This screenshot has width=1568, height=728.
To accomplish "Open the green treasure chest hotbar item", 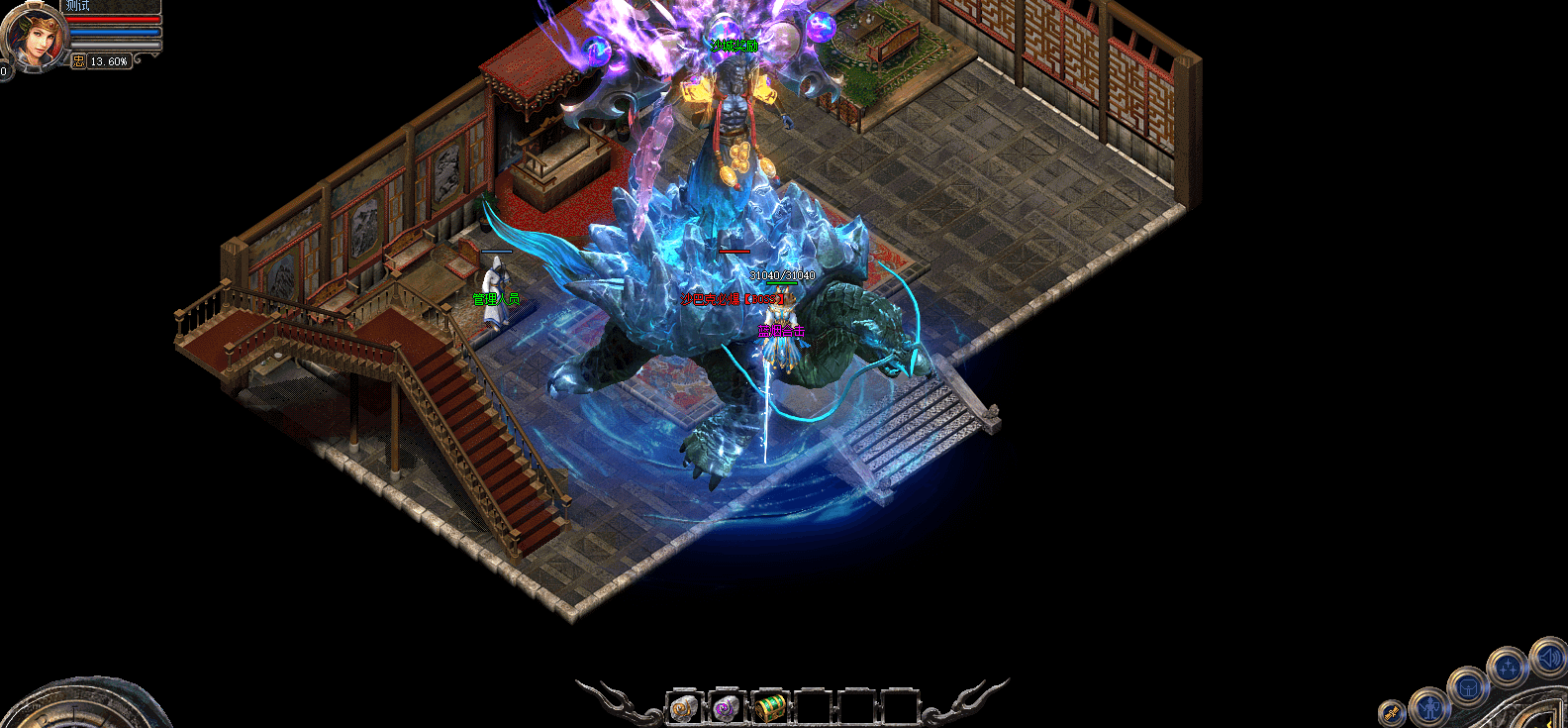I will point(769,708).
